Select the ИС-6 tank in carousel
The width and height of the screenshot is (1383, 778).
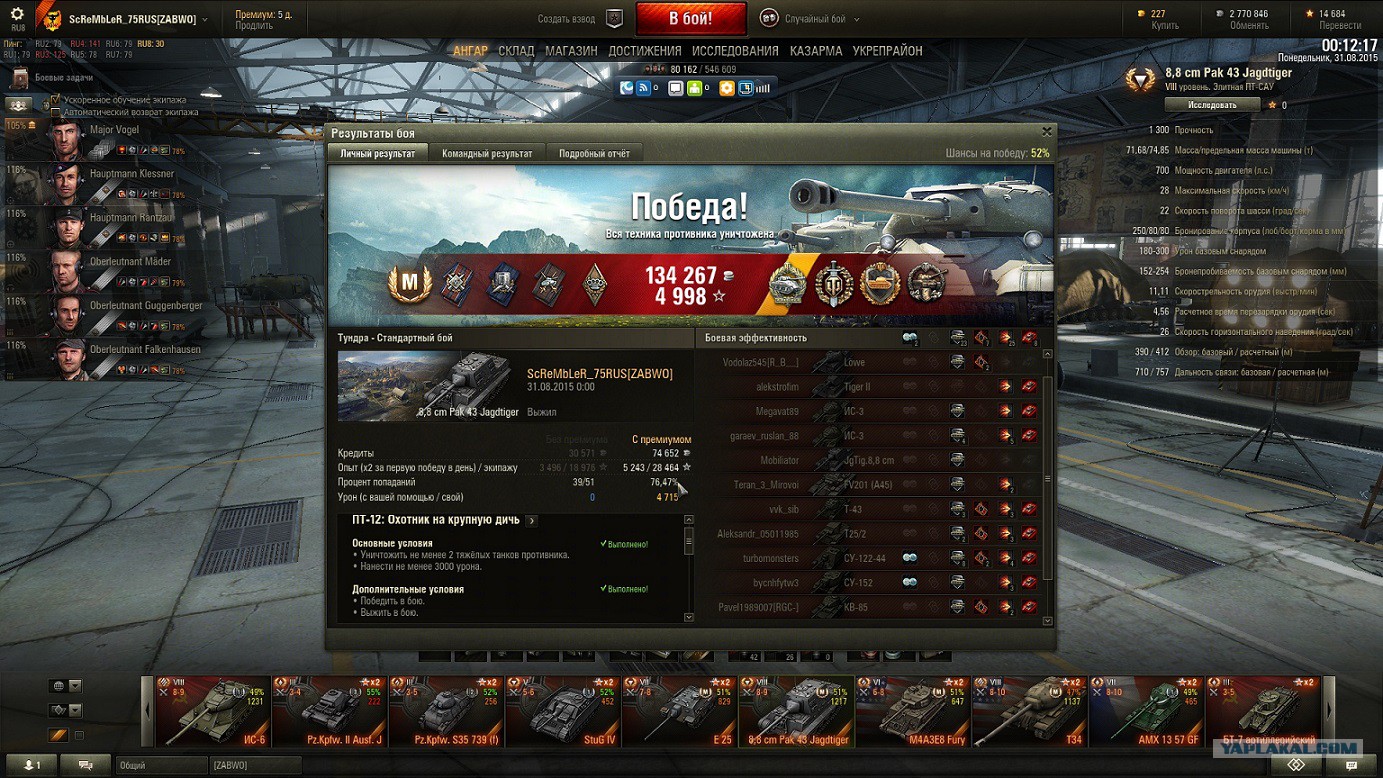tap(212, 711)
